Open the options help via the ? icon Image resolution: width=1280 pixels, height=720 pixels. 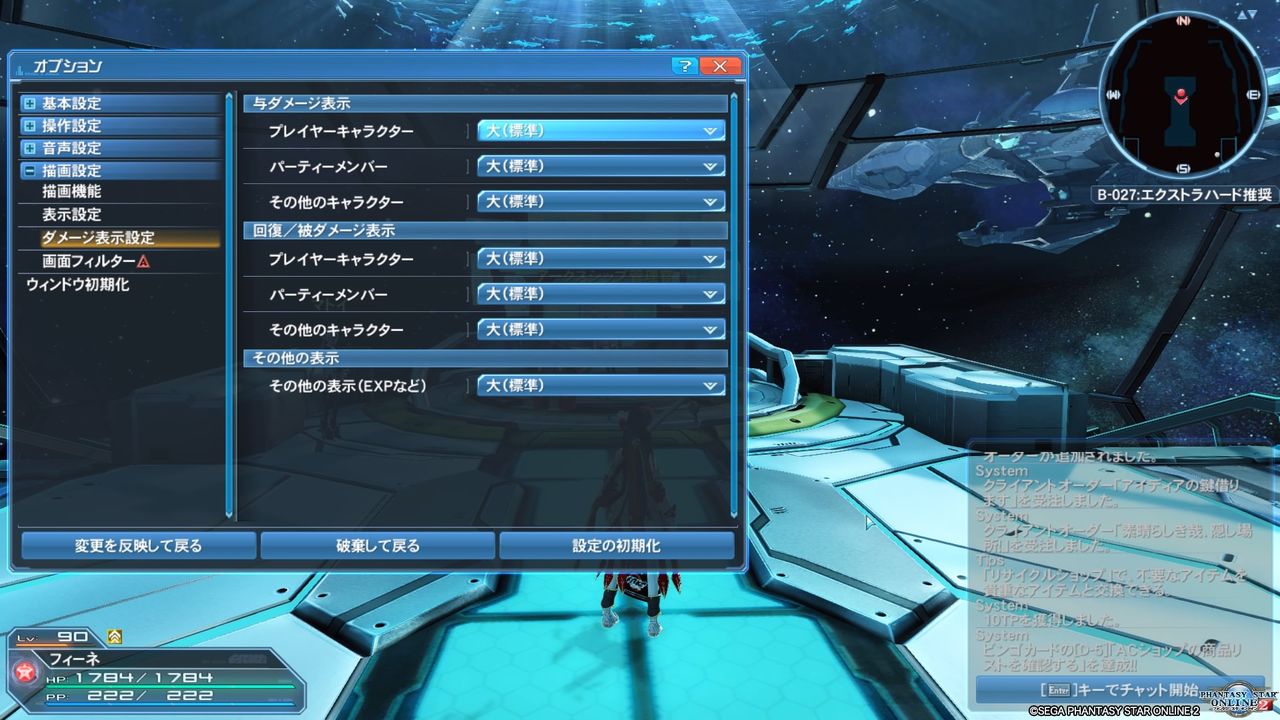coord(684,65)
